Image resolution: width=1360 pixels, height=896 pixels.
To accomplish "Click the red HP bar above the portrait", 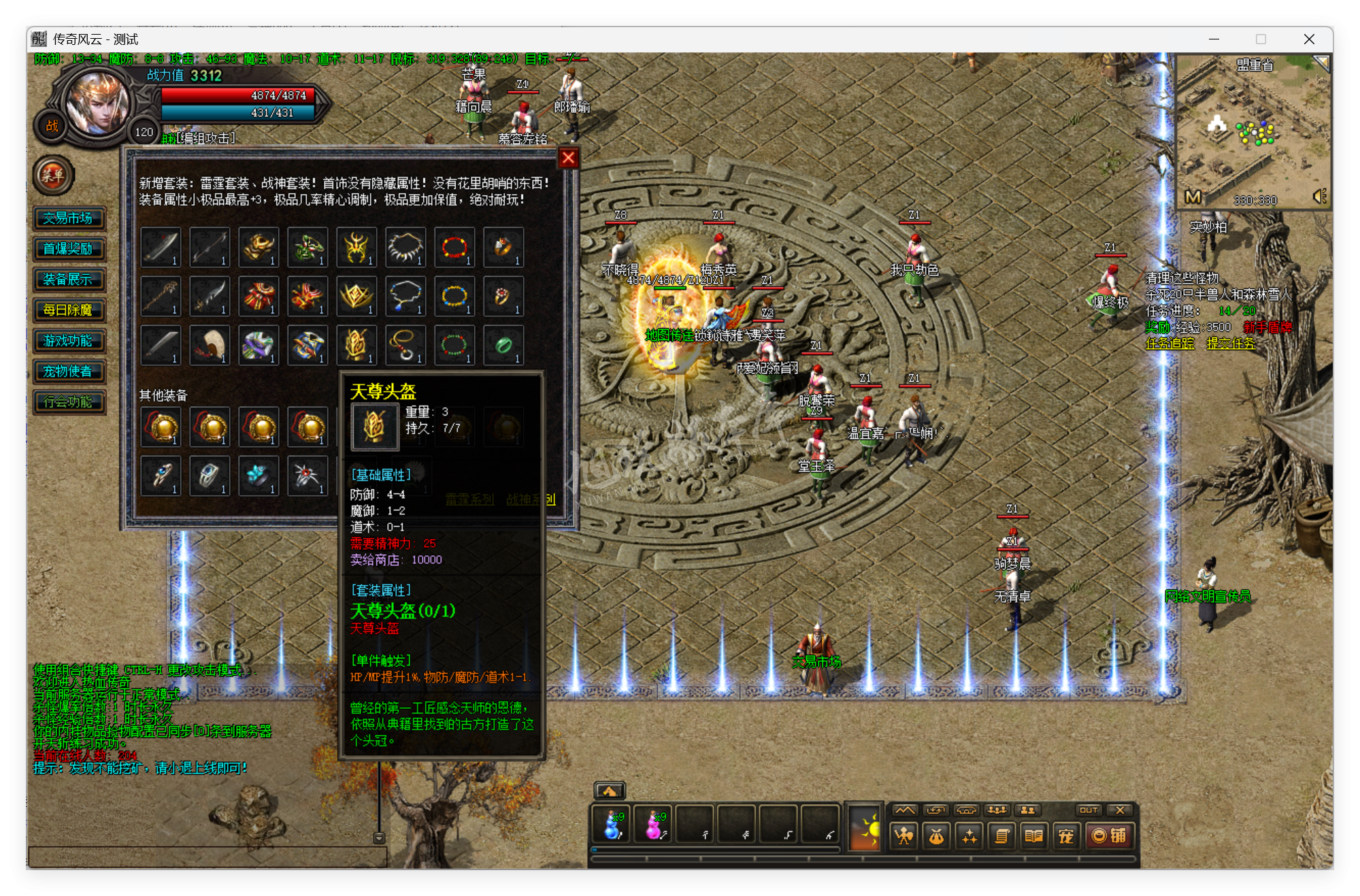I will 237,96.
